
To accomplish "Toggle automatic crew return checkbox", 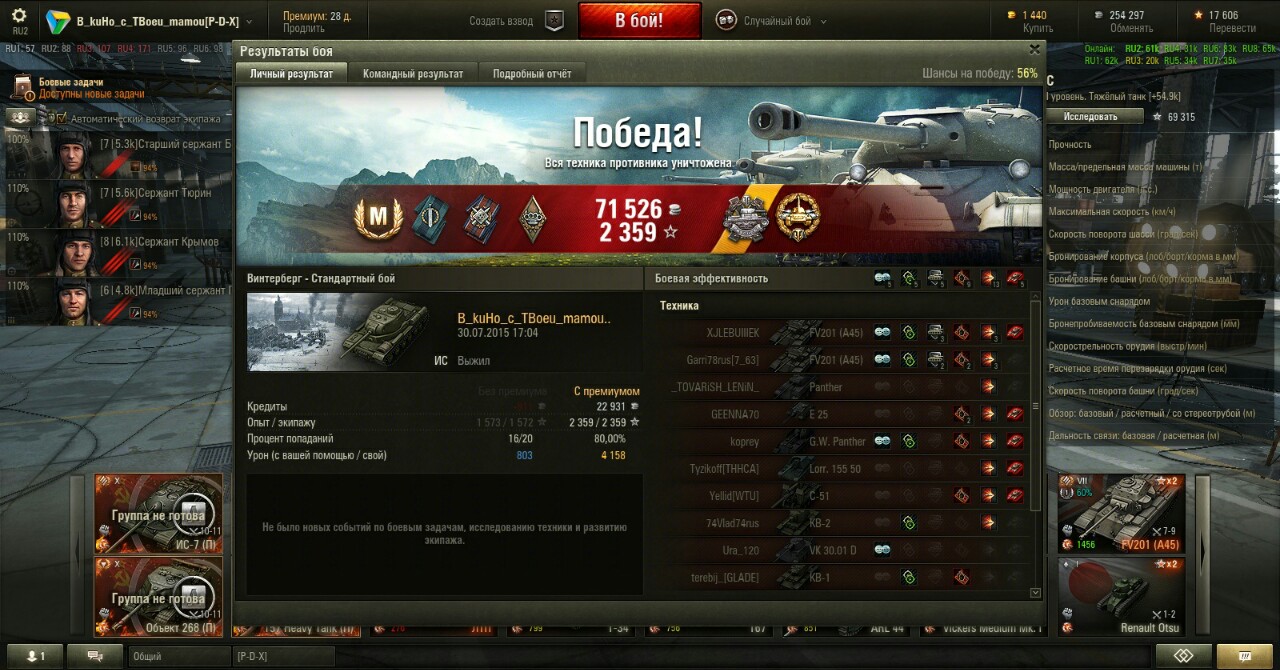I will [61, 118].
